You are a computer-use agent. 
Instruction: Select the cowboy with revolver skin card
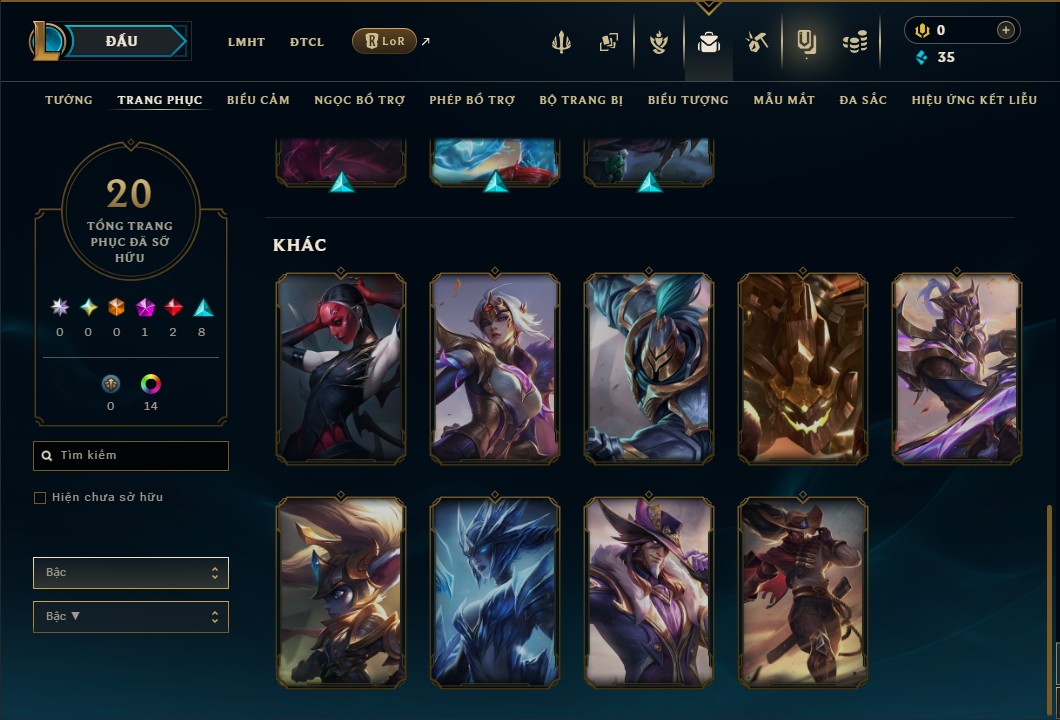803,592
